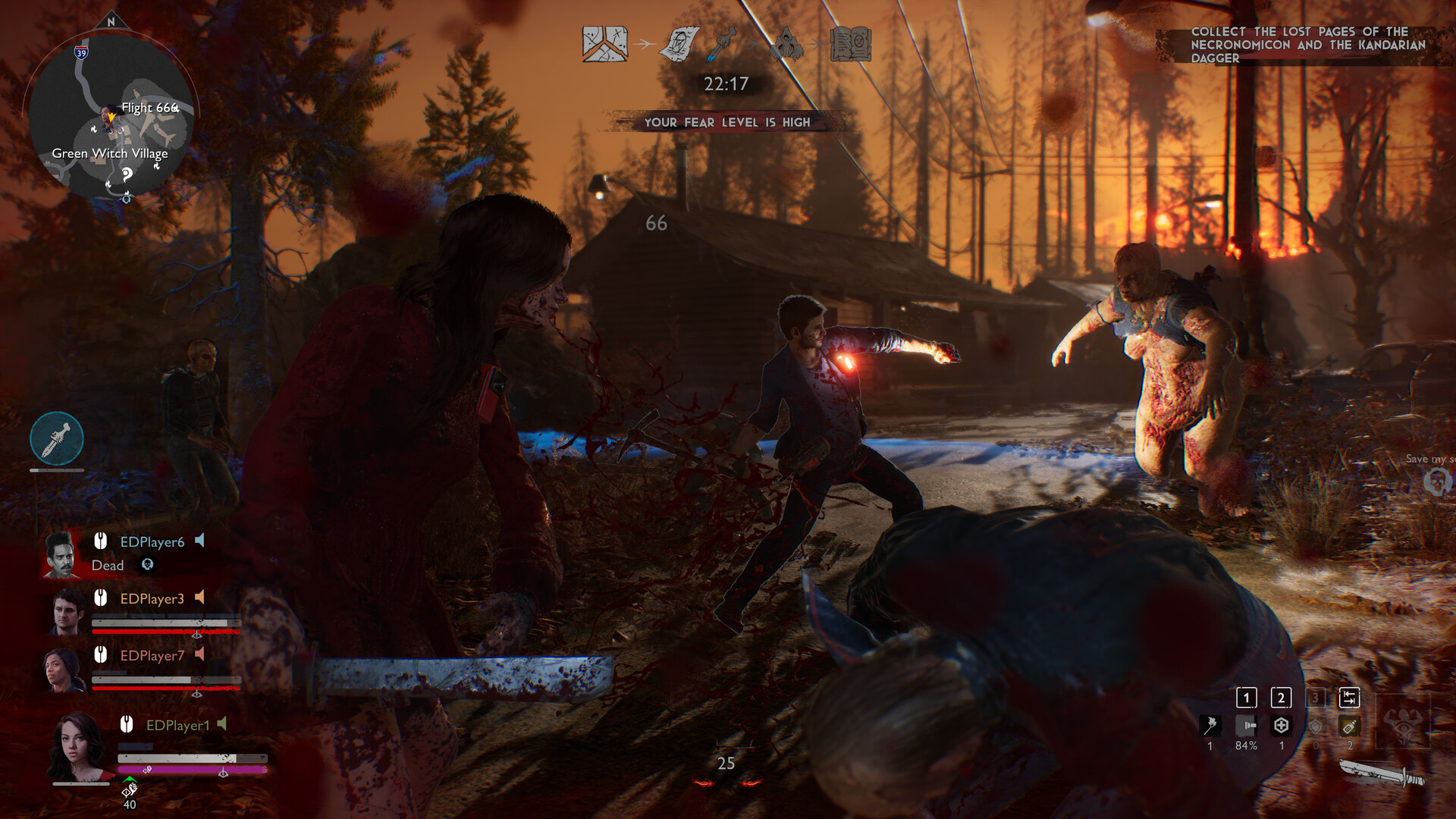1456x819 pixels.
Task: Toggle the flashlight item icon
Action: tap(1246, 726)
